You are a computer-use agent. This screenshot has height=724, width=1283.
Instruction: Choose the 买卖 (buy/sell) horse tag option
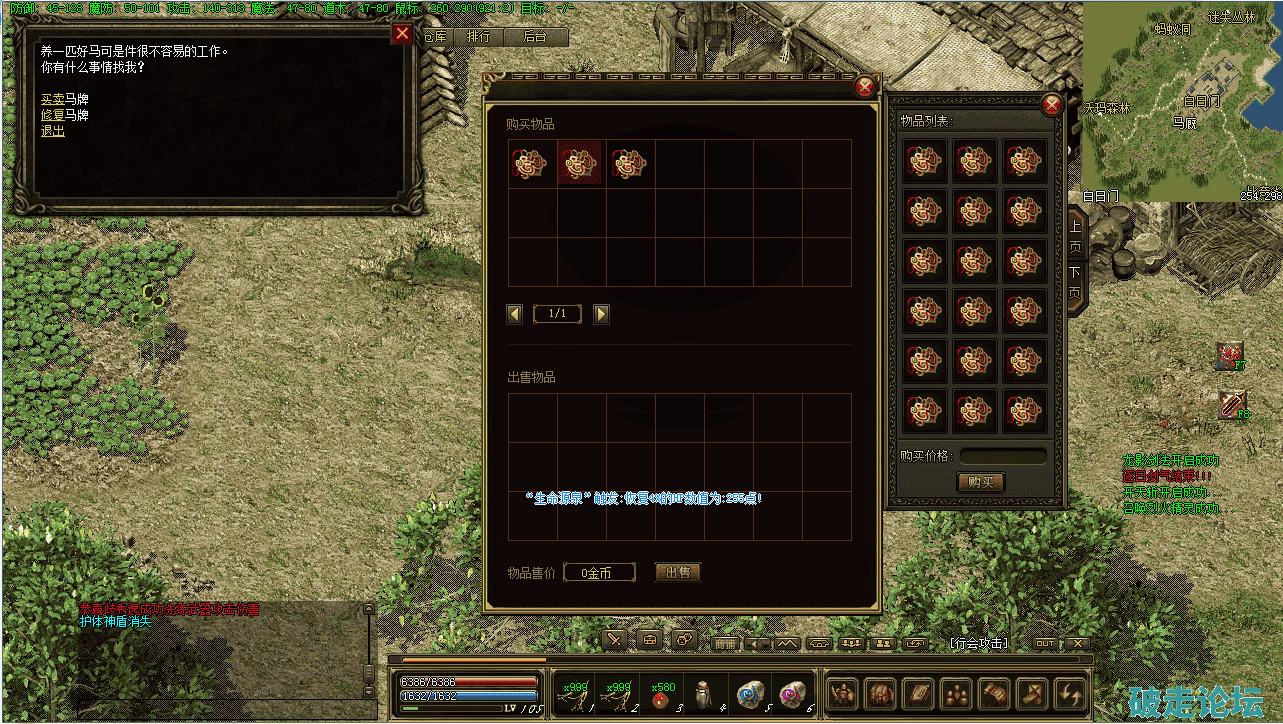52,99
